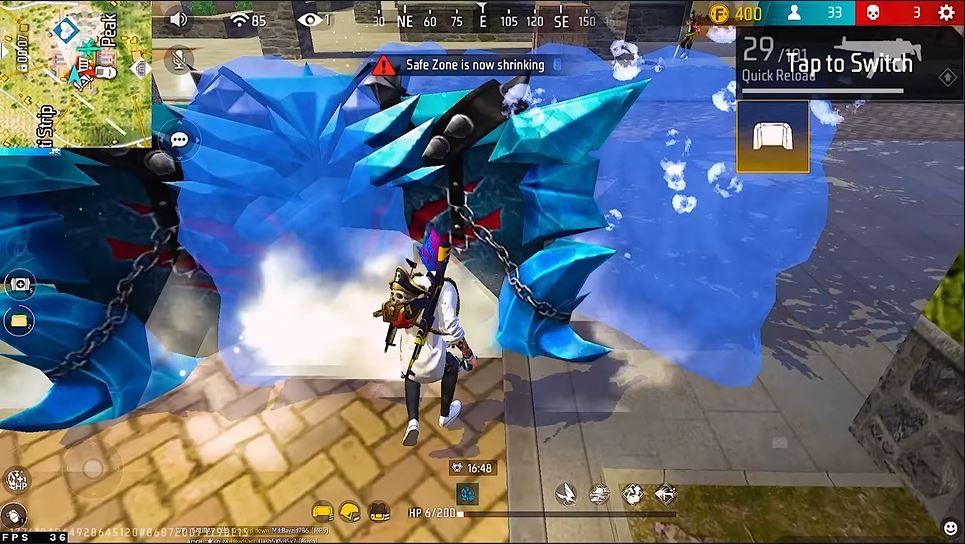Use the medkit button

[19, 284]
